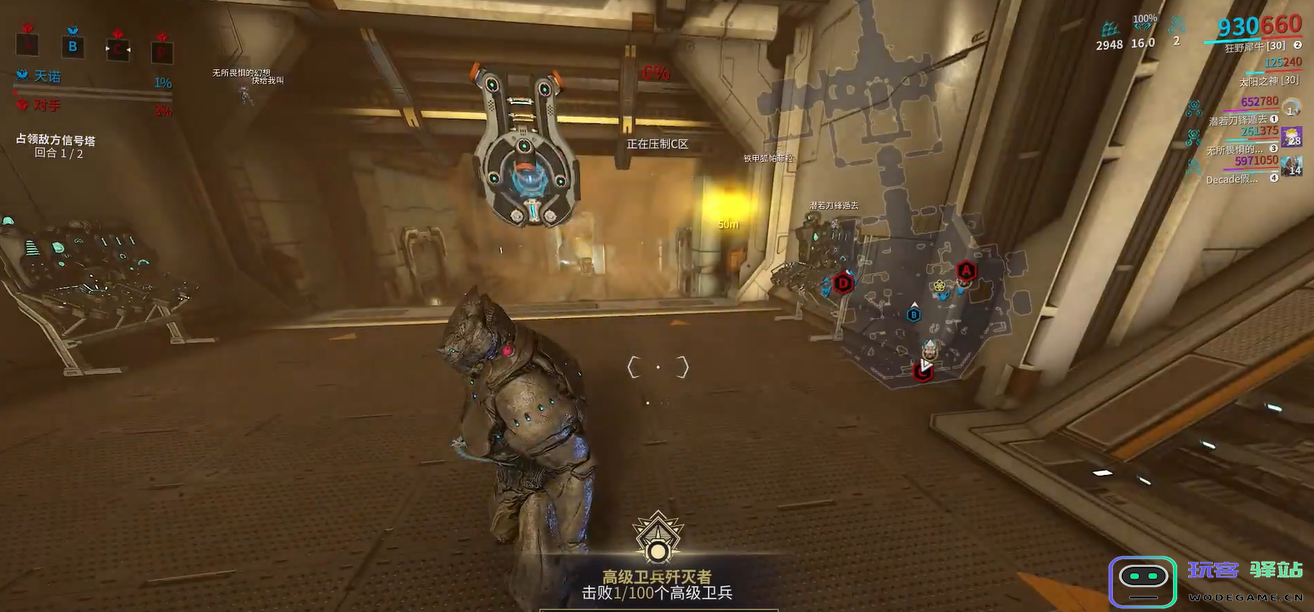
Task: Click the red A marker on the map
Action: click(966, 270)
